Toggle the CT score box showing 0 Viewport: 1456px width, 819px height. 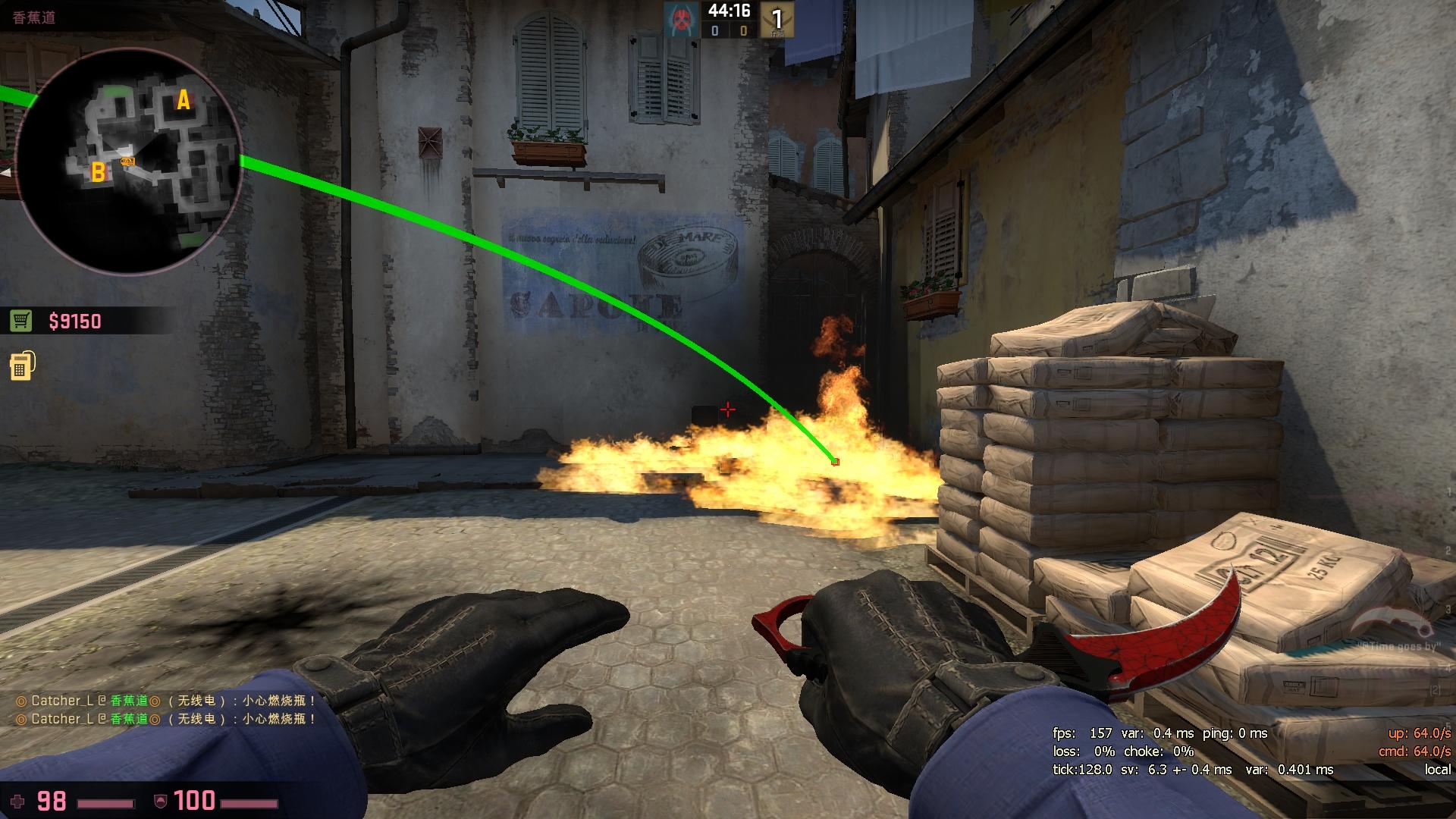(x=714, y=30)
